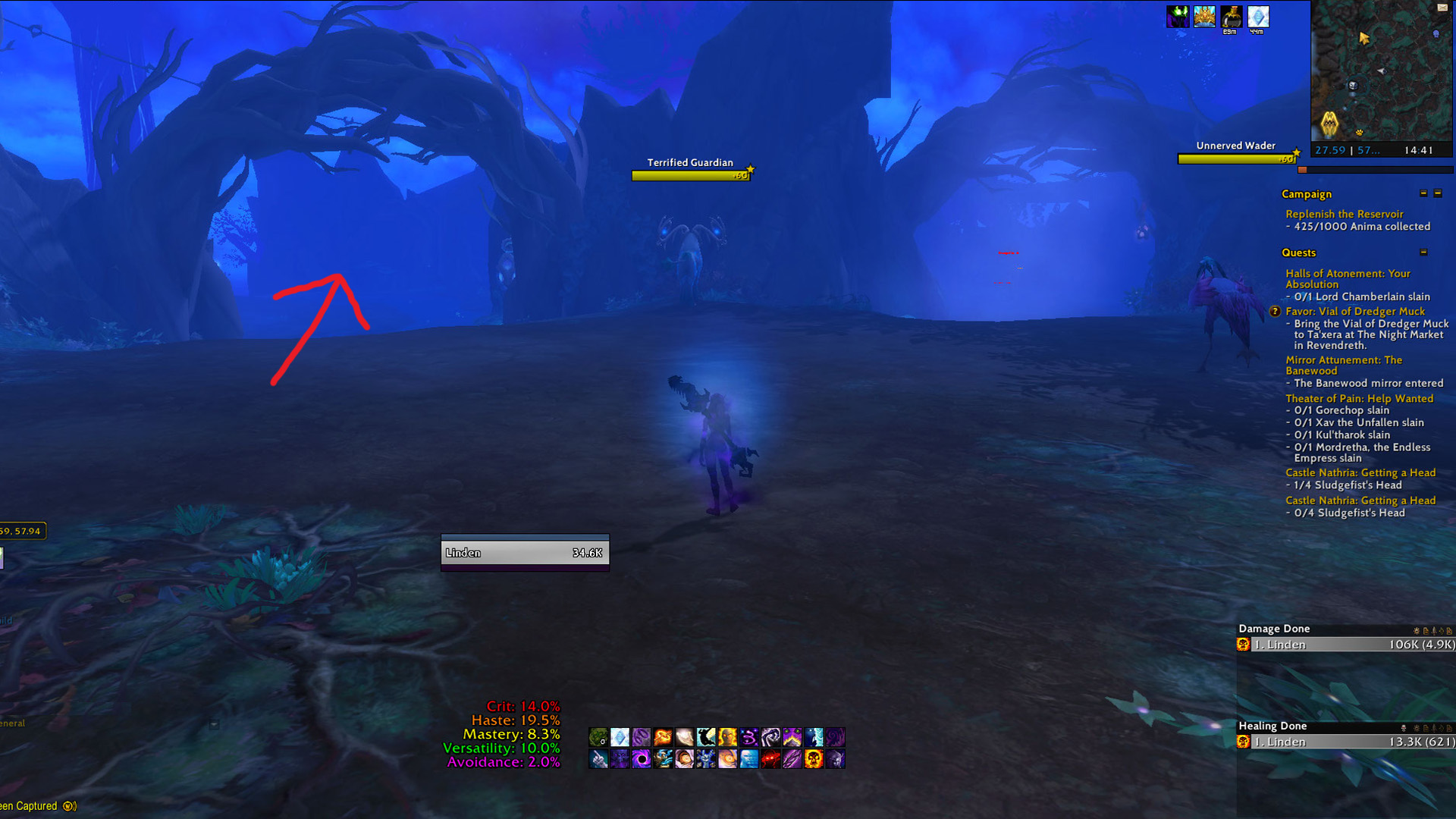Click the question mark beside Favor: Vial quest
The width and height of the screenshot is (1456, 819).
(1276, 311)
